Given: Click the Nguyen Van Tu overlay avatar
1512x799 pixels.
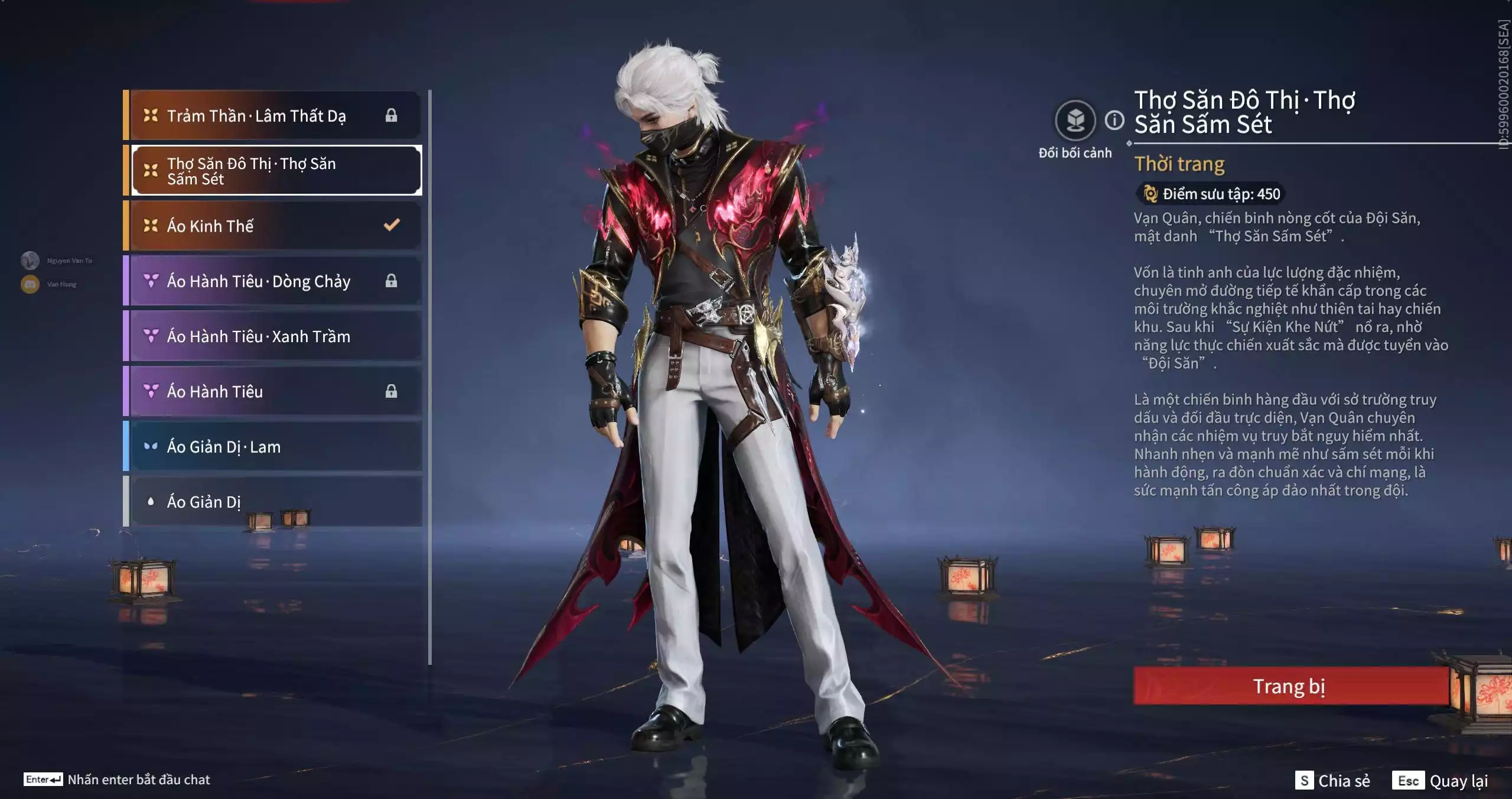Looking at the screenshot, I should (30, 260).
